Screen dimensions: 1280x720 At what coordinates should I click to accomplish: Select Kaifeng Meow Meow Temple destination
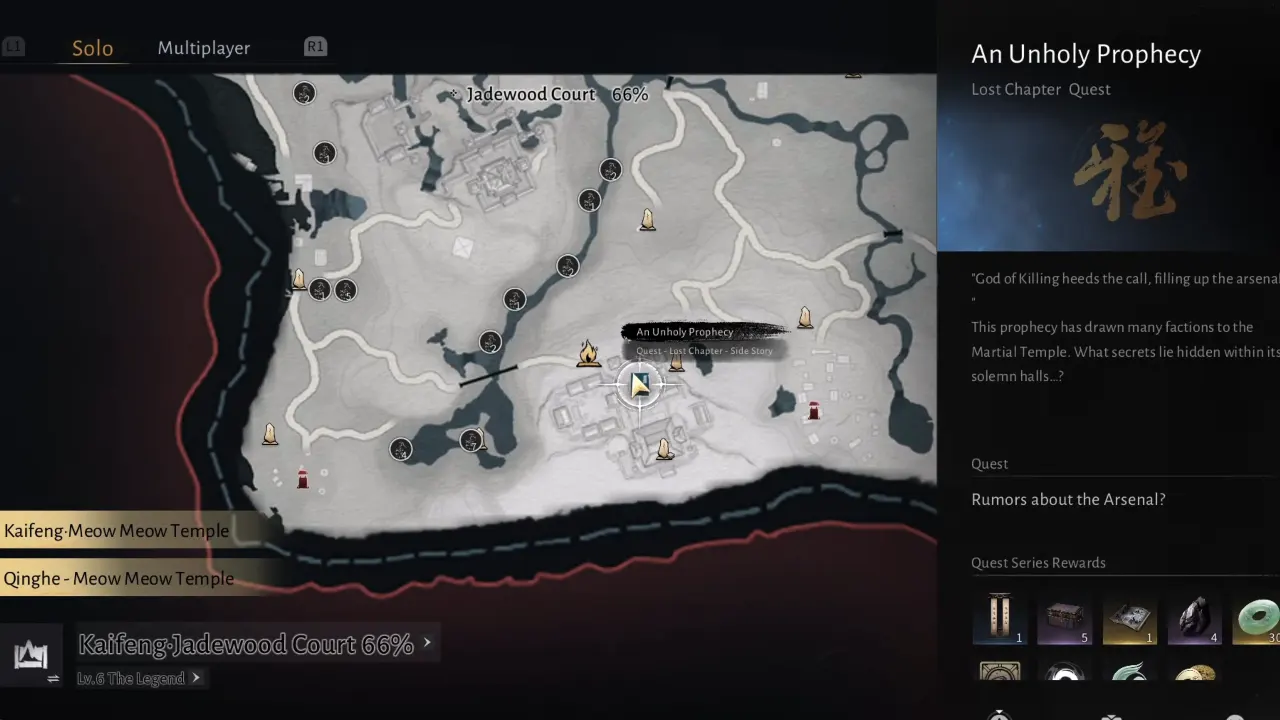coord(115,531)
